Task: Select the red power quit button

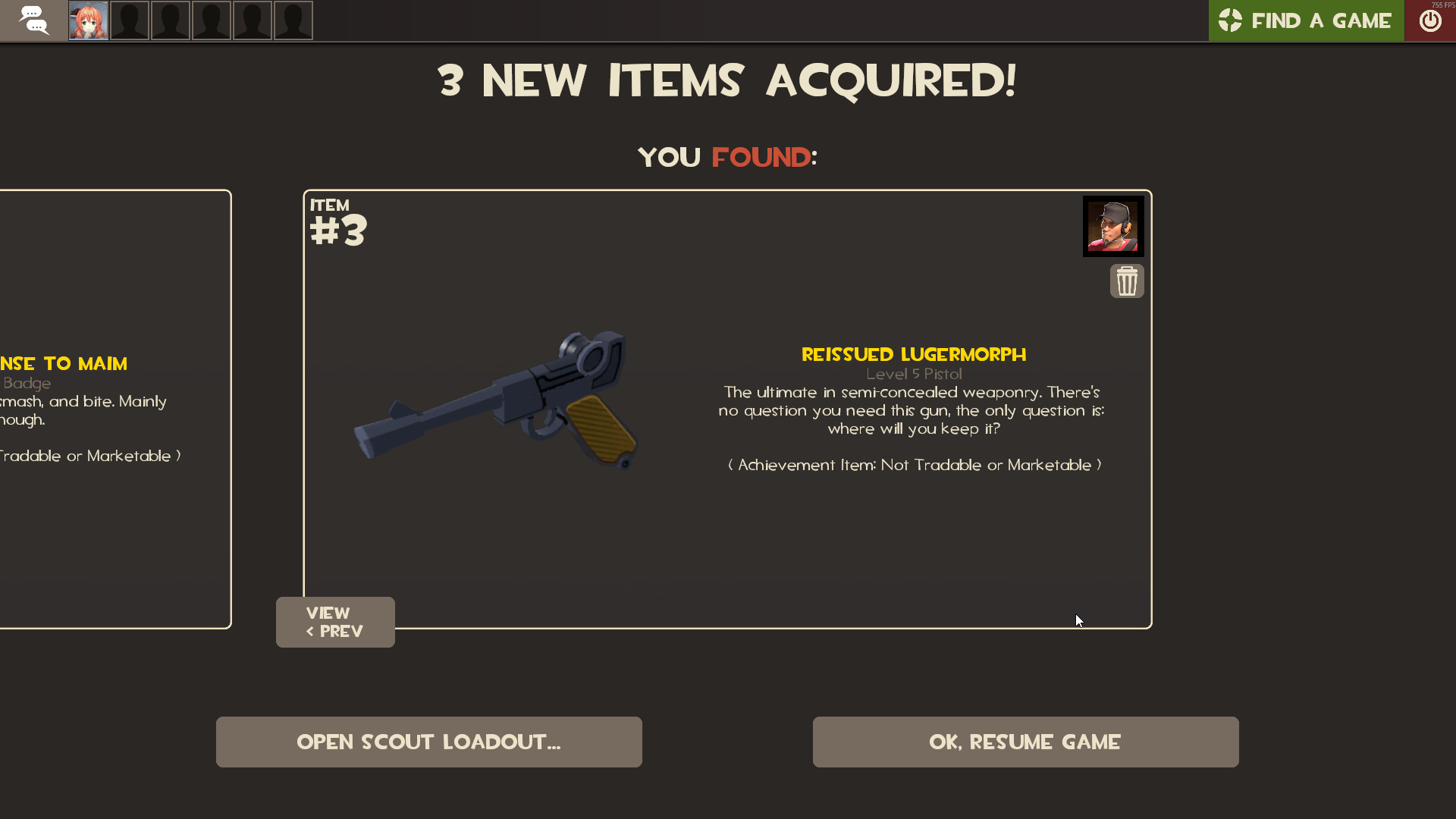Action: click(x=1430, y=20)
